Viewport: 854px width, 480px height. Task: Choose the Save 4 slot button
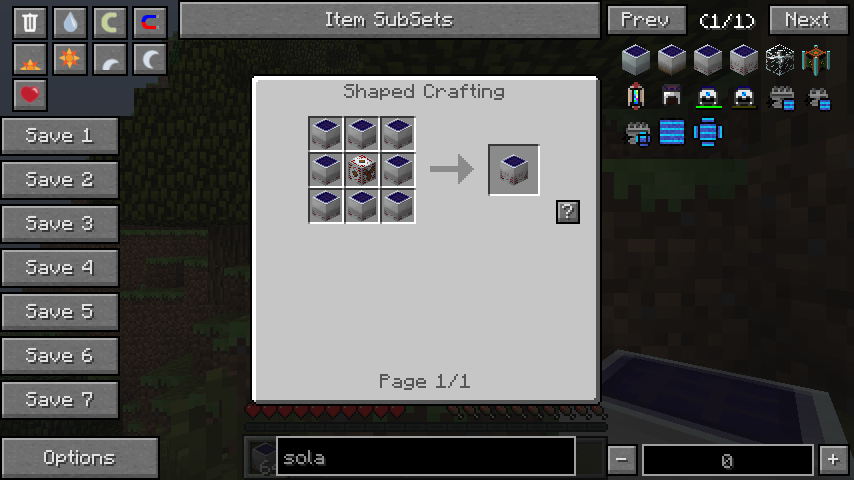tap(59, 268)
